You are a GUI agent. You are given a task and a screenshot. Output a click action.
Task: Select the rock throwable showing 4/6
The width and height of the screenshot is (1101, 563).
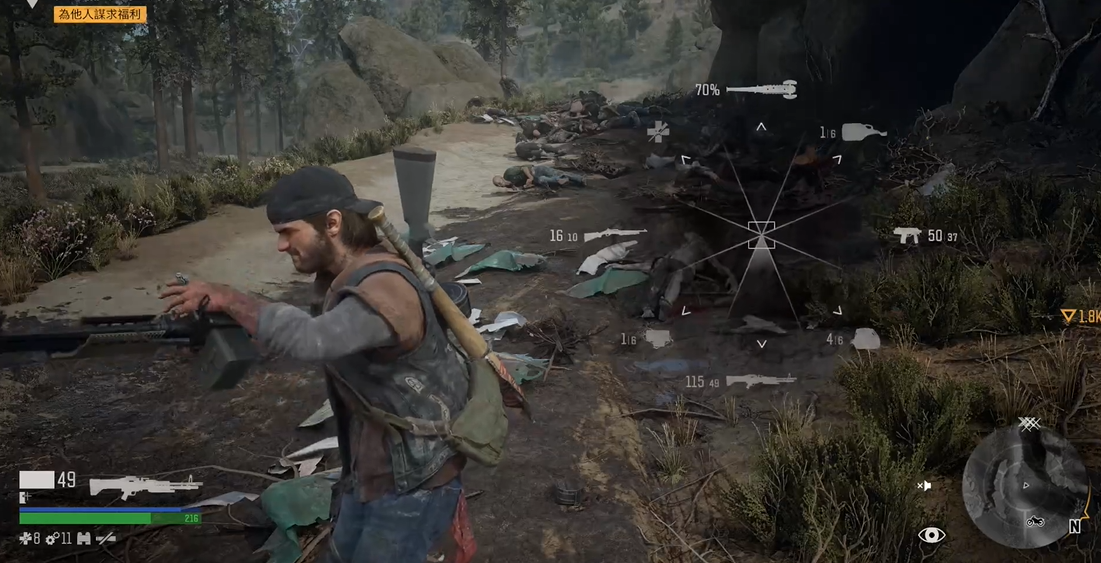tap(865, 339)
